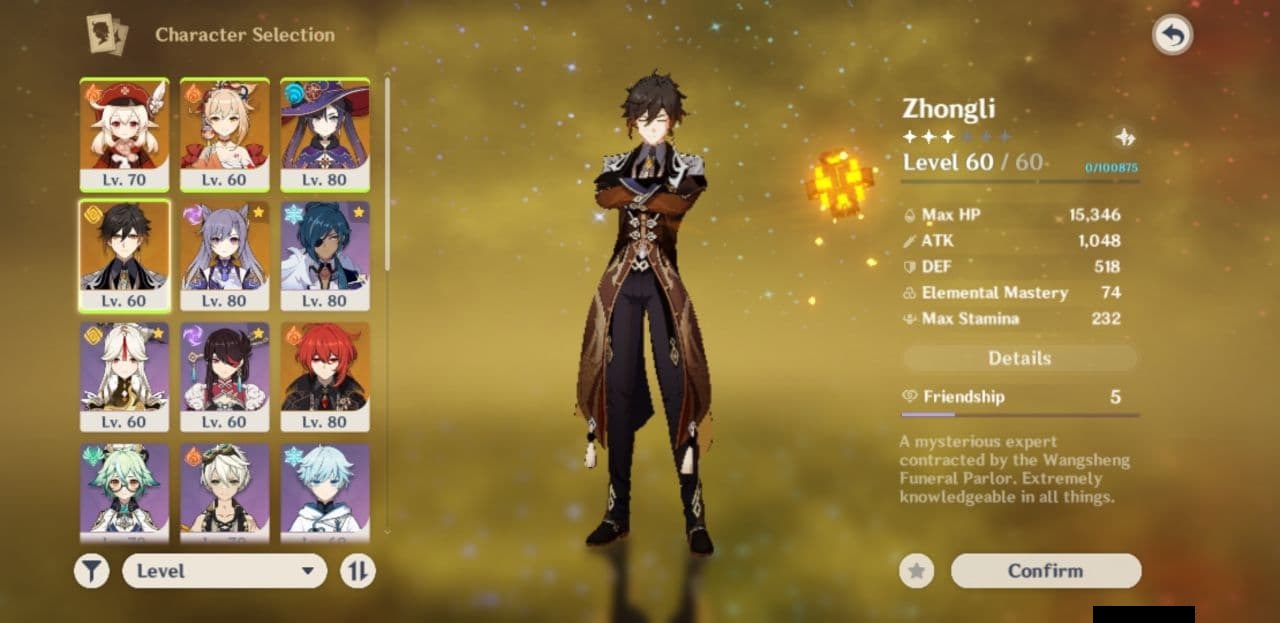
Task: Open the Level sort dropdown
Action: [224, 571]
